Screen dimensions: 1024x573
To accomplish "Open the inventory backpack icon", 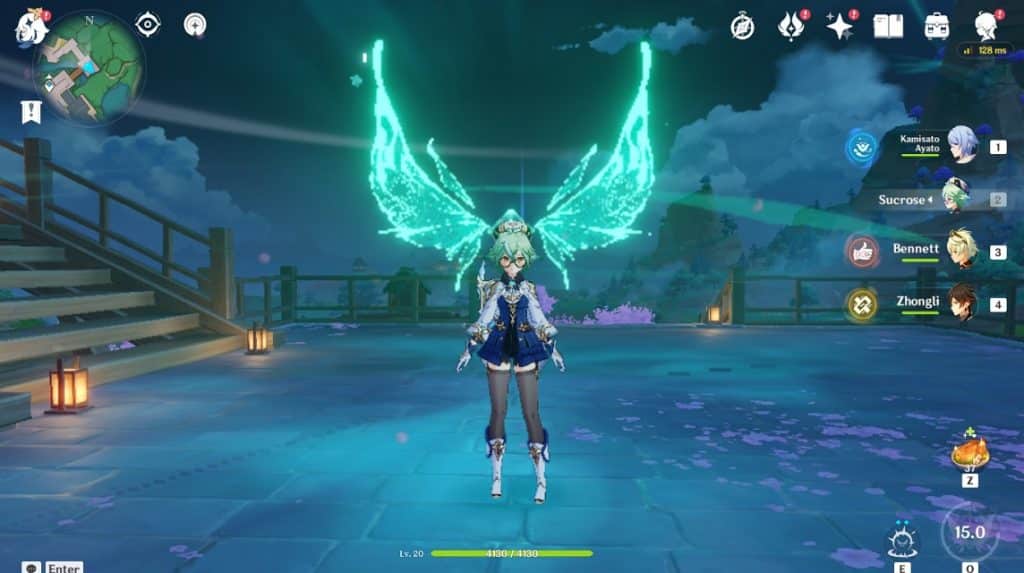I will click(x=937, y=26).
